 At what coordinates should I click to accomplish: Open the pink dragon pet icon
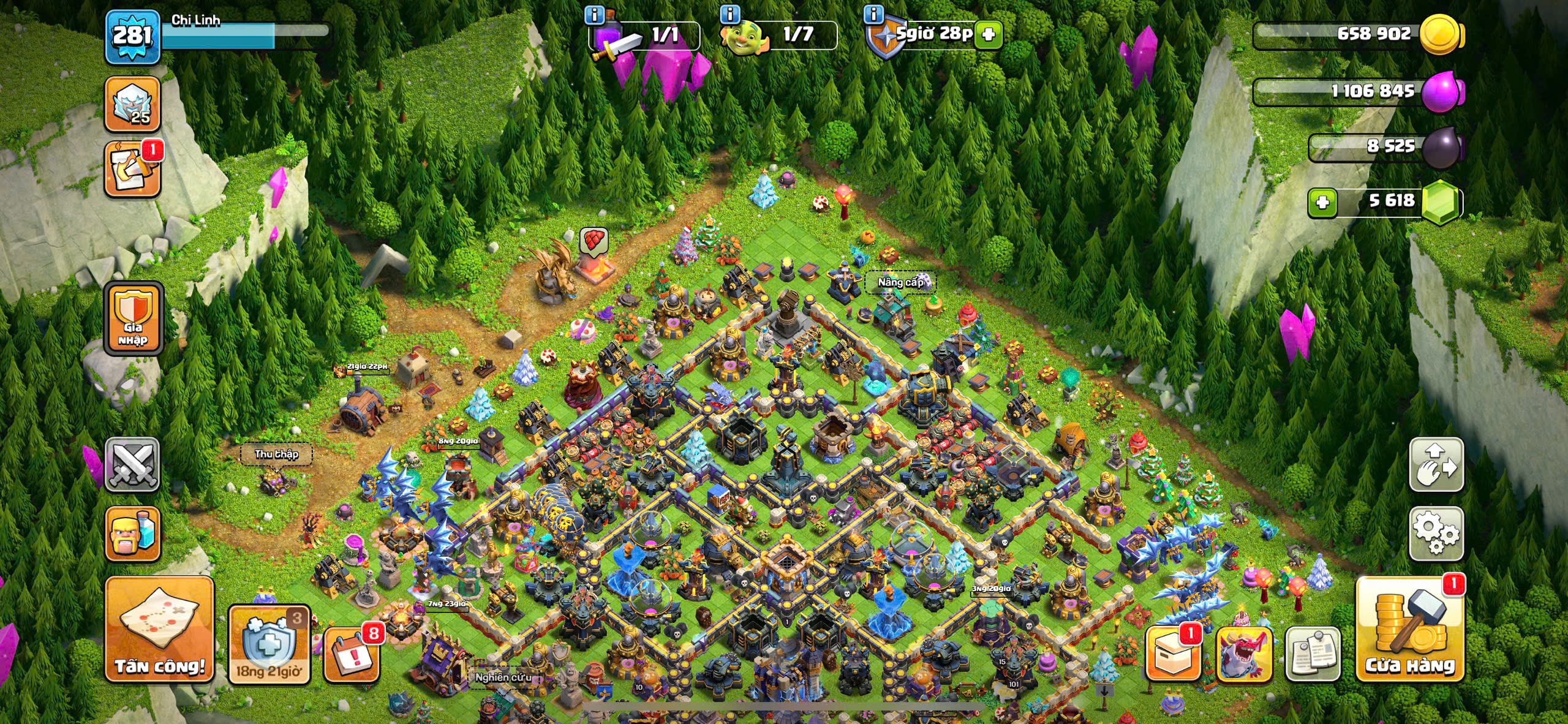1243,654
